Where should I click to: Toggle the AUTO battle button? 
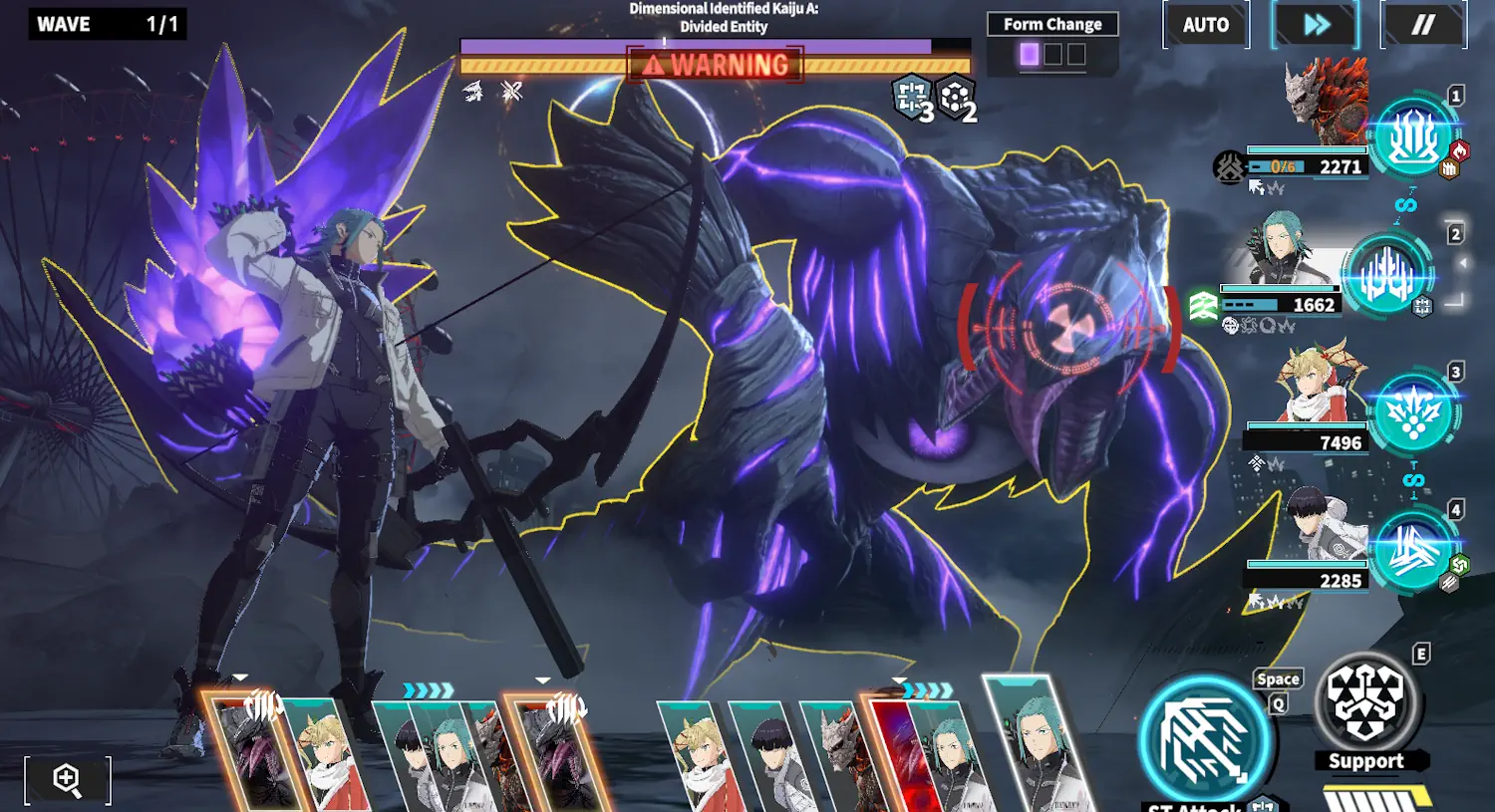pos(1206,25)
